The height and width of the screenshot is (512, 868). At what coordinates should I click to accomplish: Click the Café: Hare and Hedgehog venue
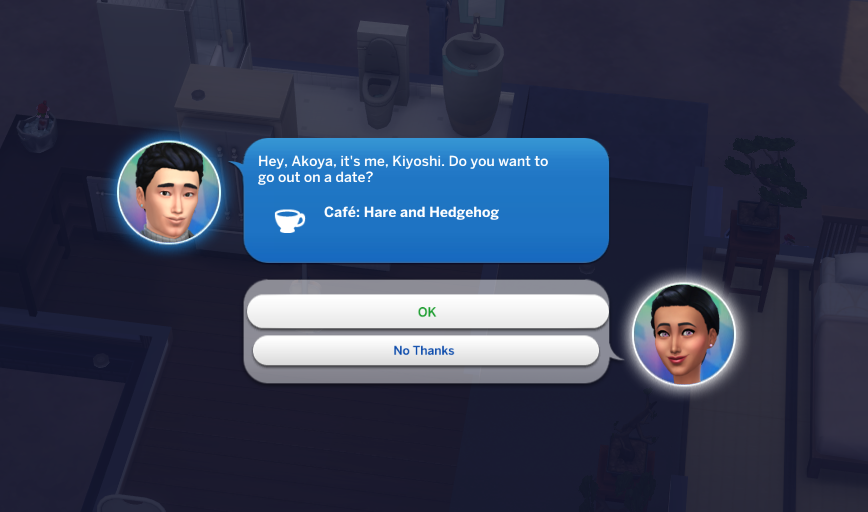[410, 213]
